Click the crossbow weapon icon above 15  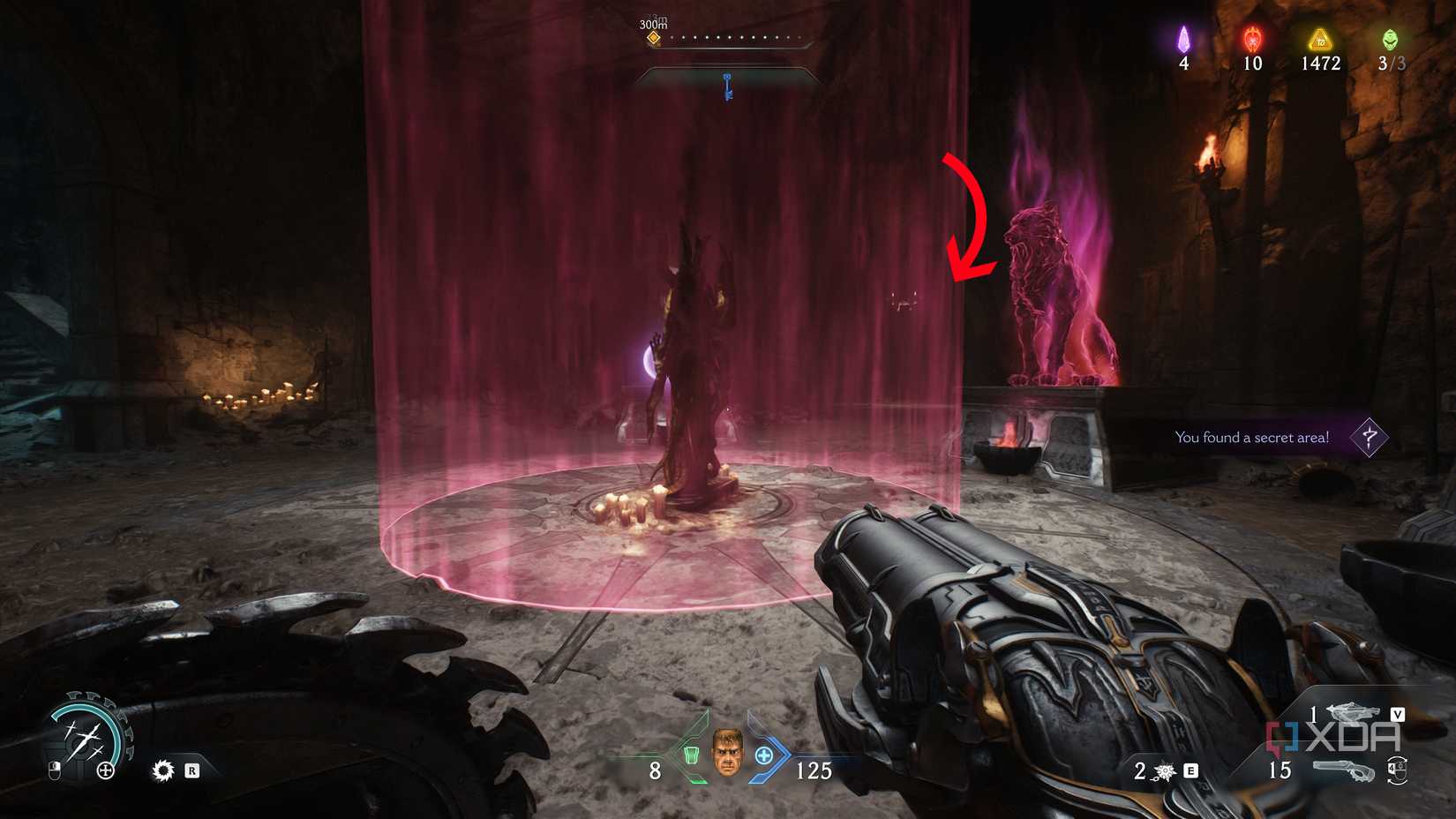coord(1353,713)
